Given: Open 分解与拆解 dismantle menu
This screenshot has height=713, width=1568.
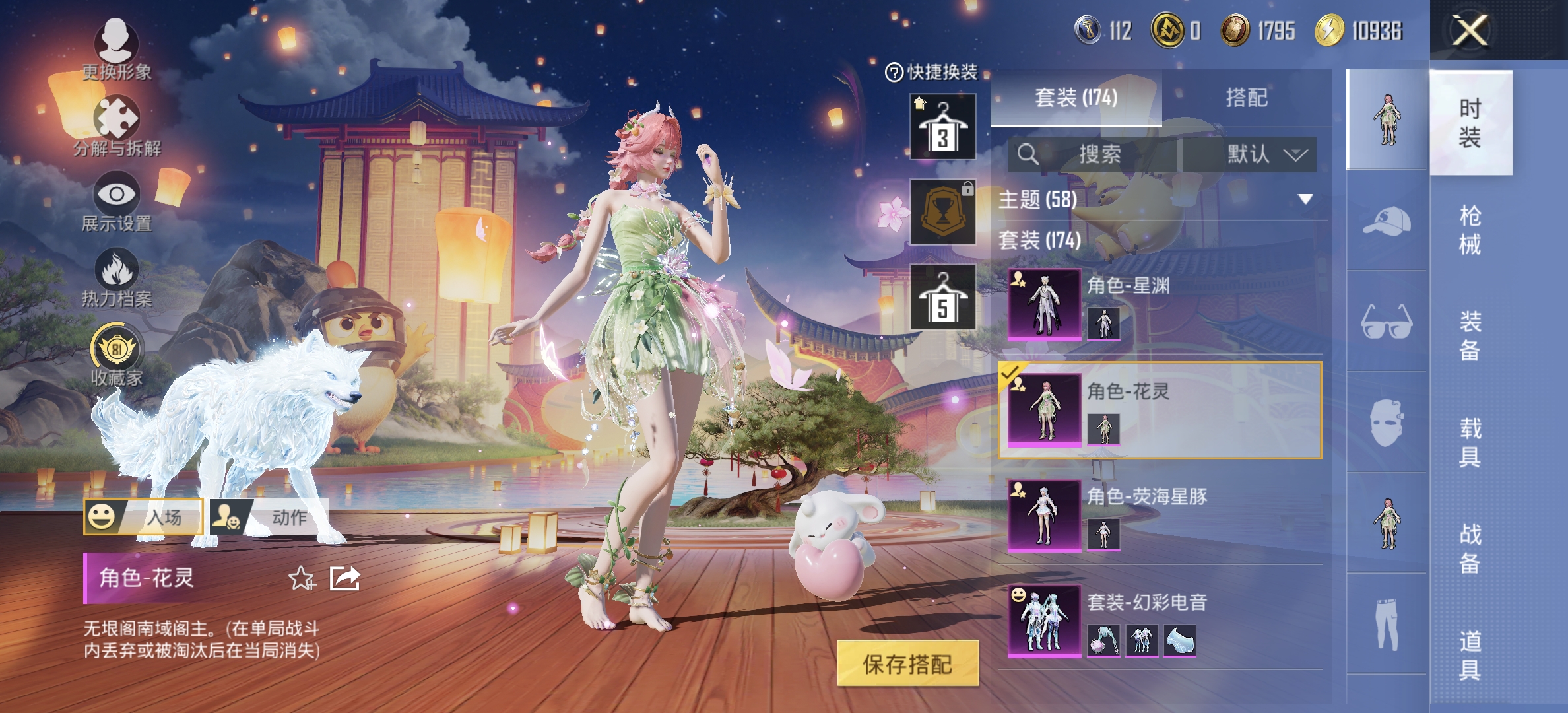Looking at the screenshot, I should point(116,125).
